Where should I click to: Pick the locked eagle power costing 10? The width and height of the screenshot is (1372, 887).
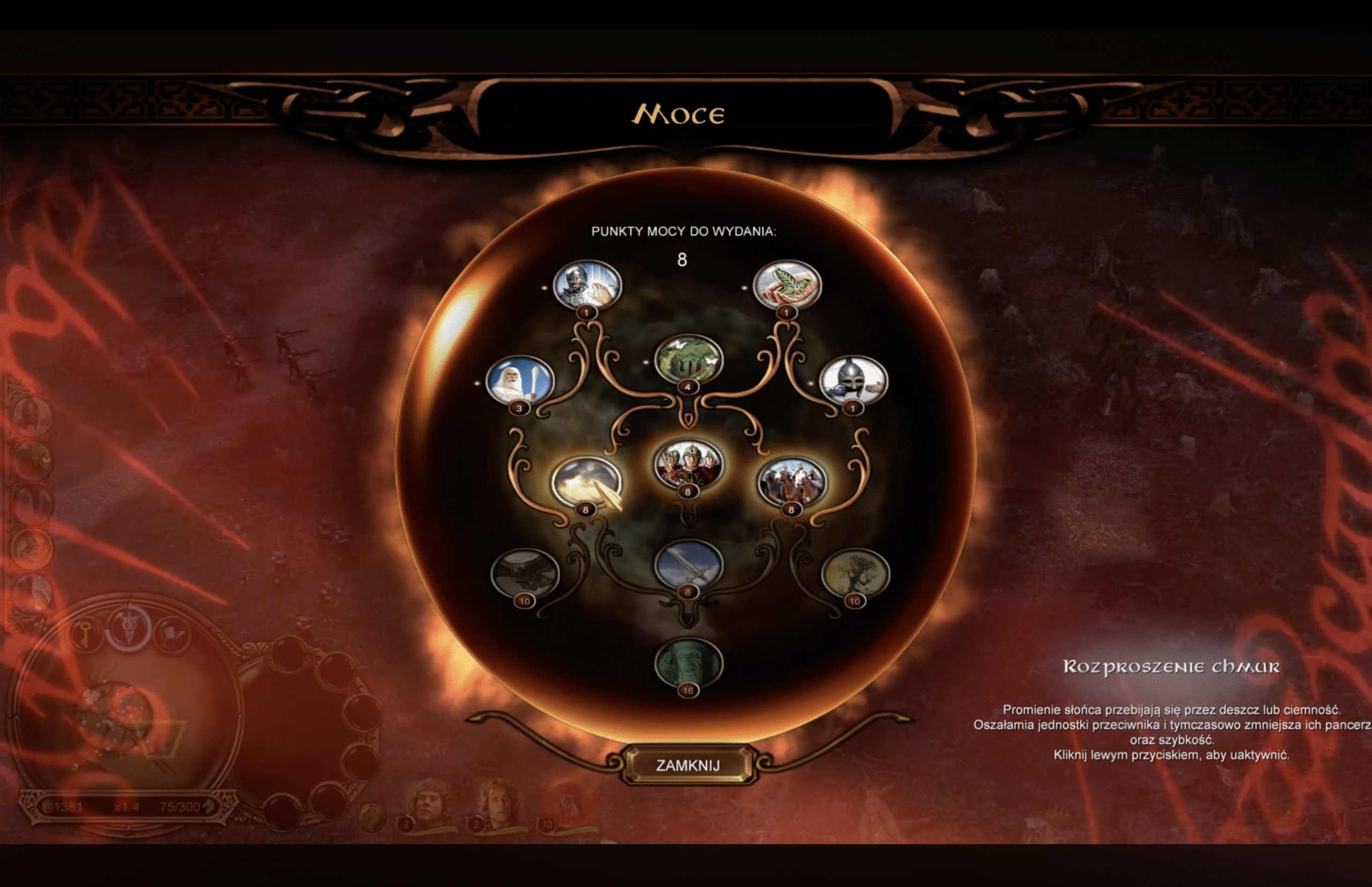click(x=525, y=574)
